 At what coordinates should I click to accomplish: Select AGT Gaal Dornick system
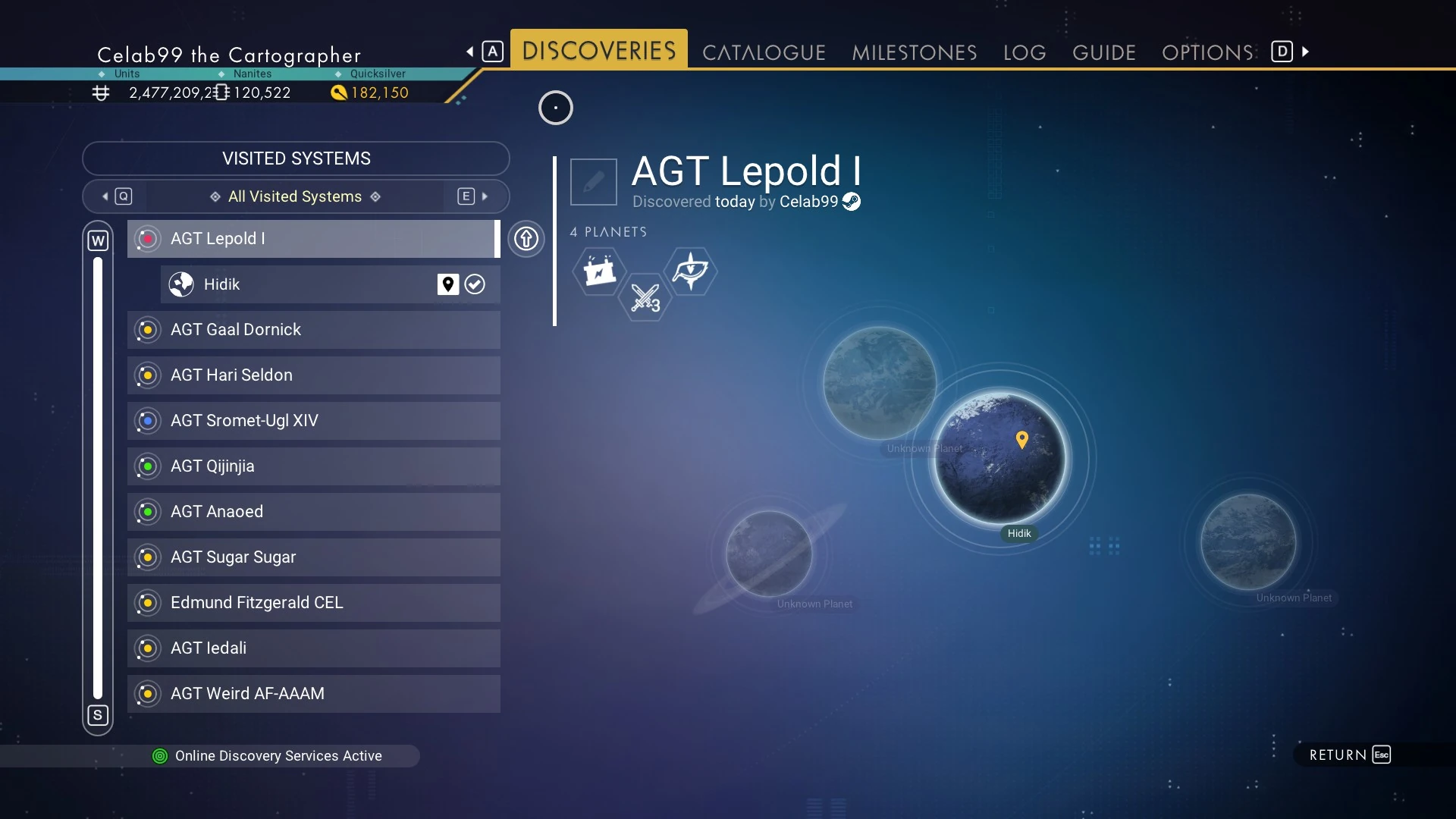[313, 330]
